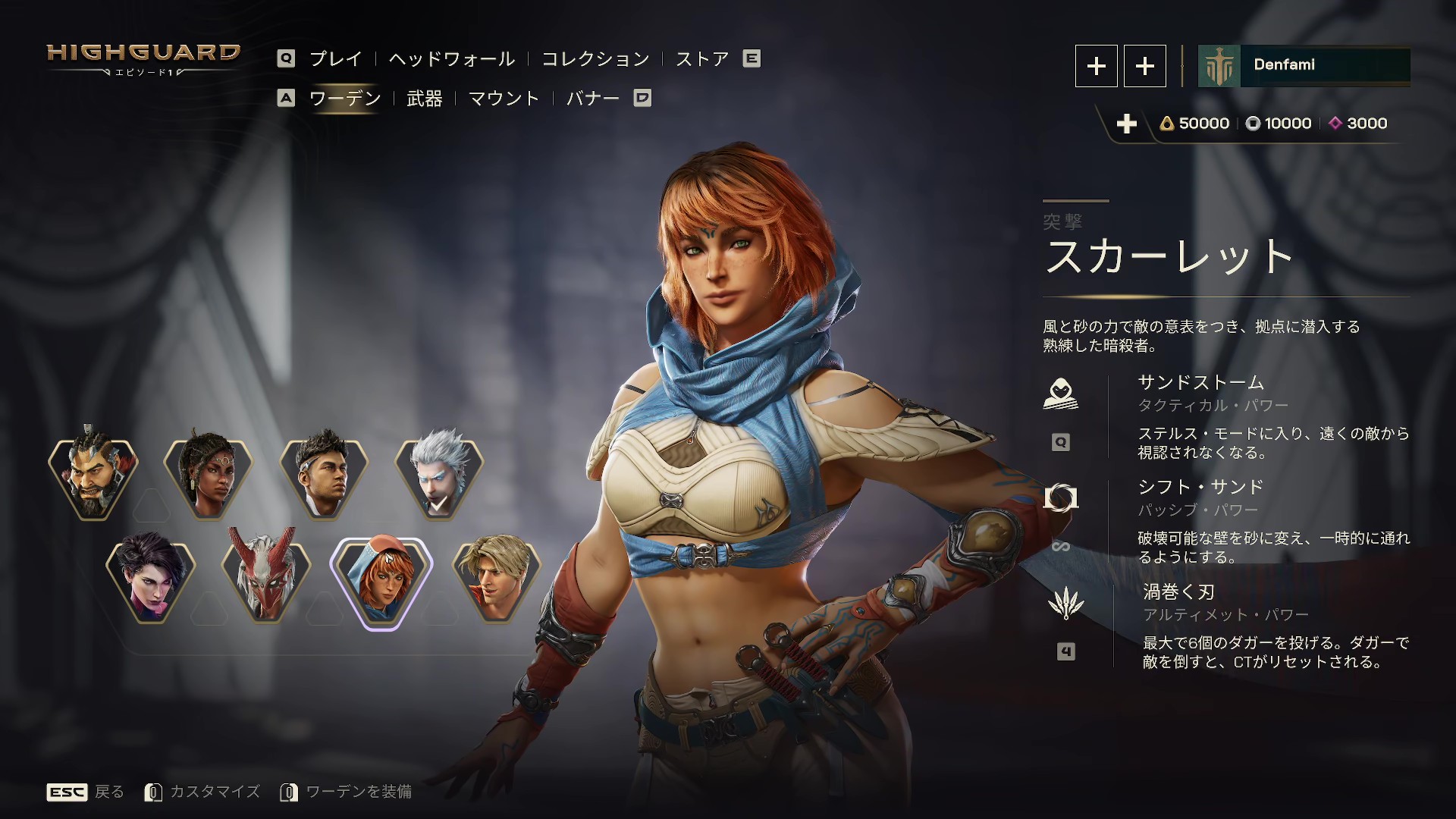Click the Denfami profile emblem icon

[x=1219, y=66]
